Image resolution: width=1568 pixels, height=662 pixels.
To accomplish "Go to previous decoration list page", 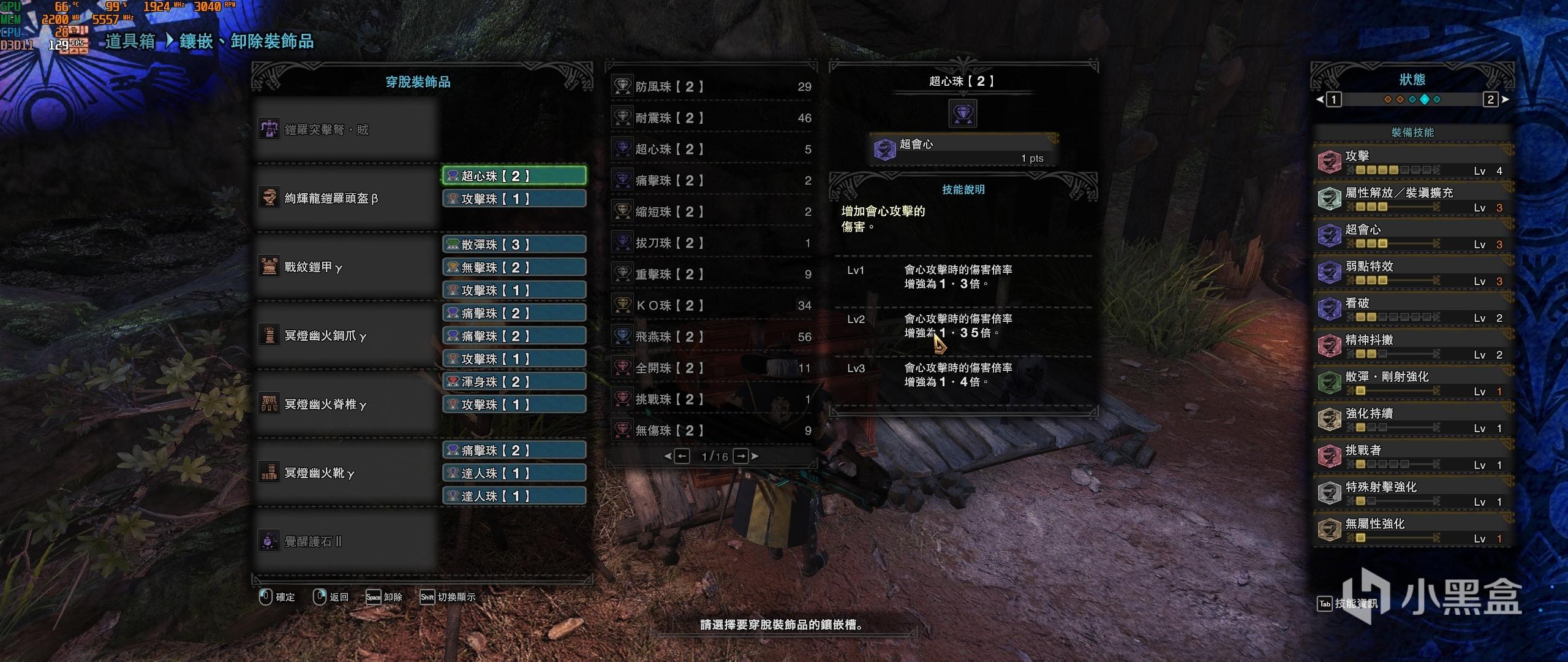I will coord(682,456).
